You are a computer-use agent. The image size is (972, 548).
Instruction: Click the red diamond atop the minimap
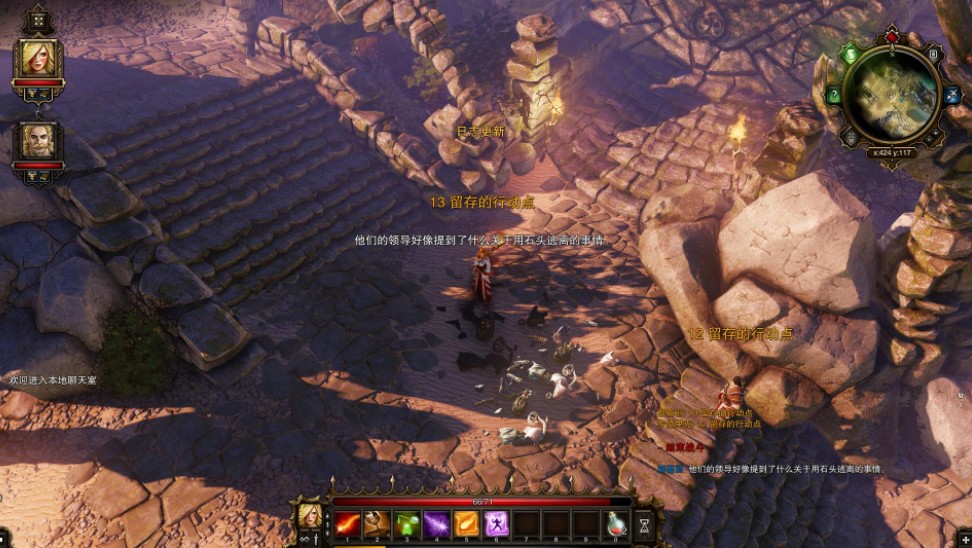click(x=891, y=37)
